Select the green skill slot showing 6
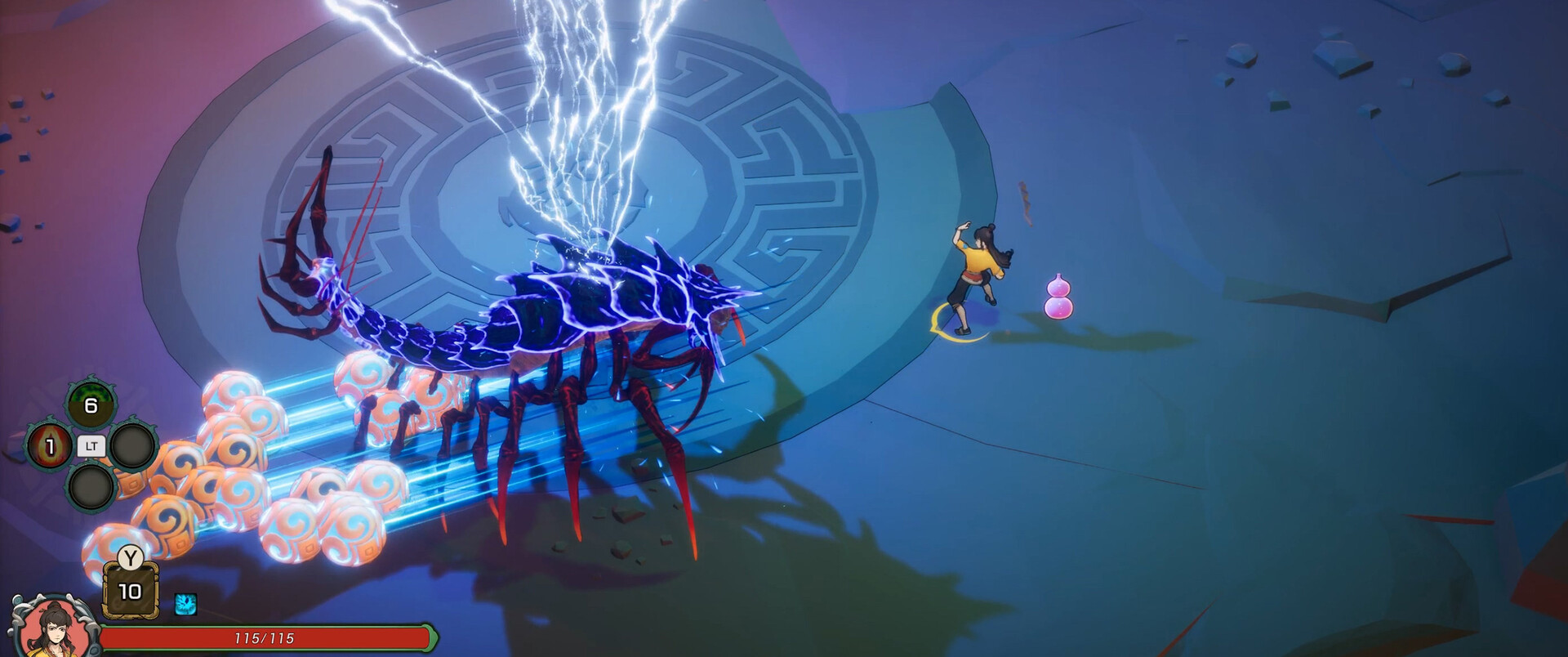1568x657 pixels. coord(91,404)
